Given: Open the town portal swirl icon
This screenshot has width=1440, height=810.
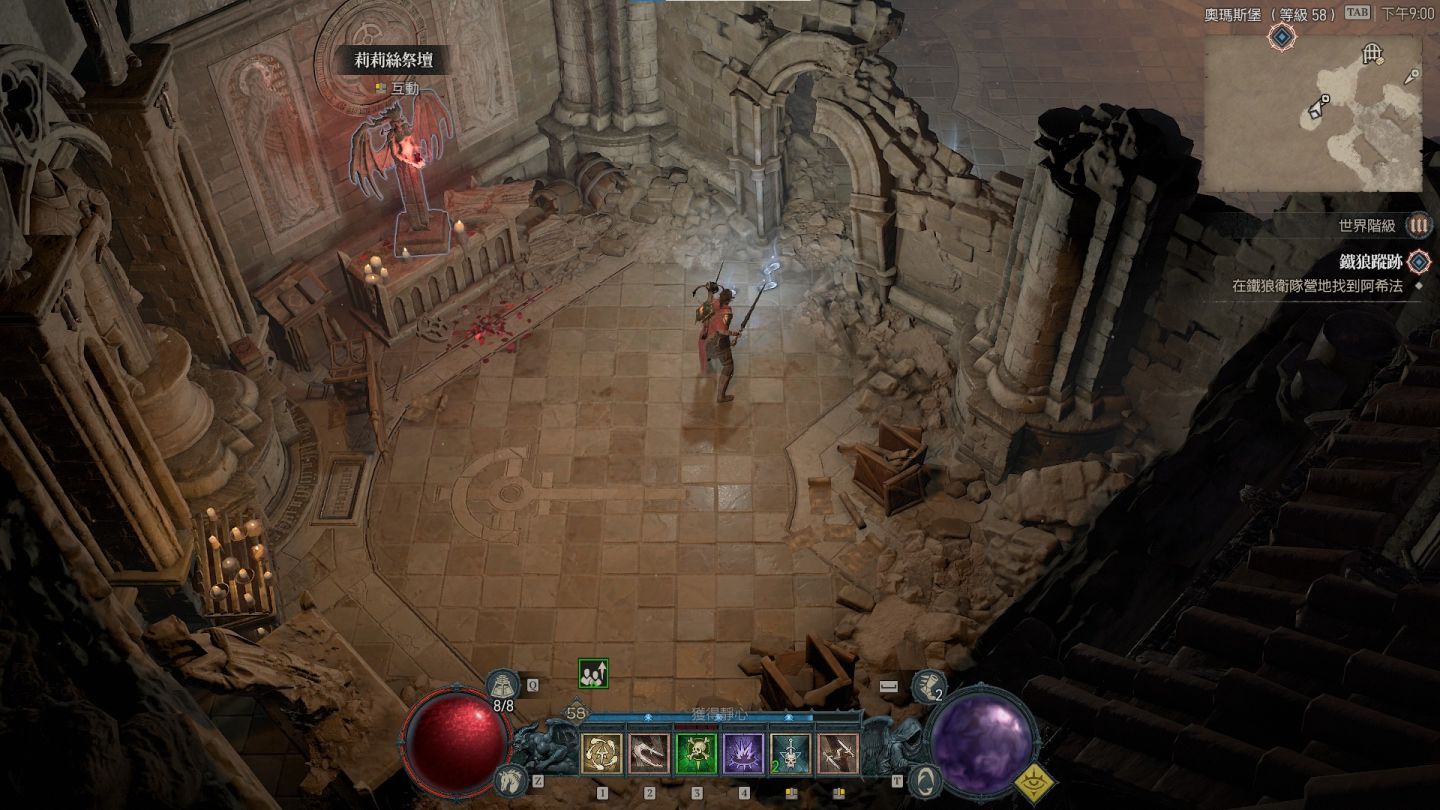Looking at the screenshot, I should point(926,779).
